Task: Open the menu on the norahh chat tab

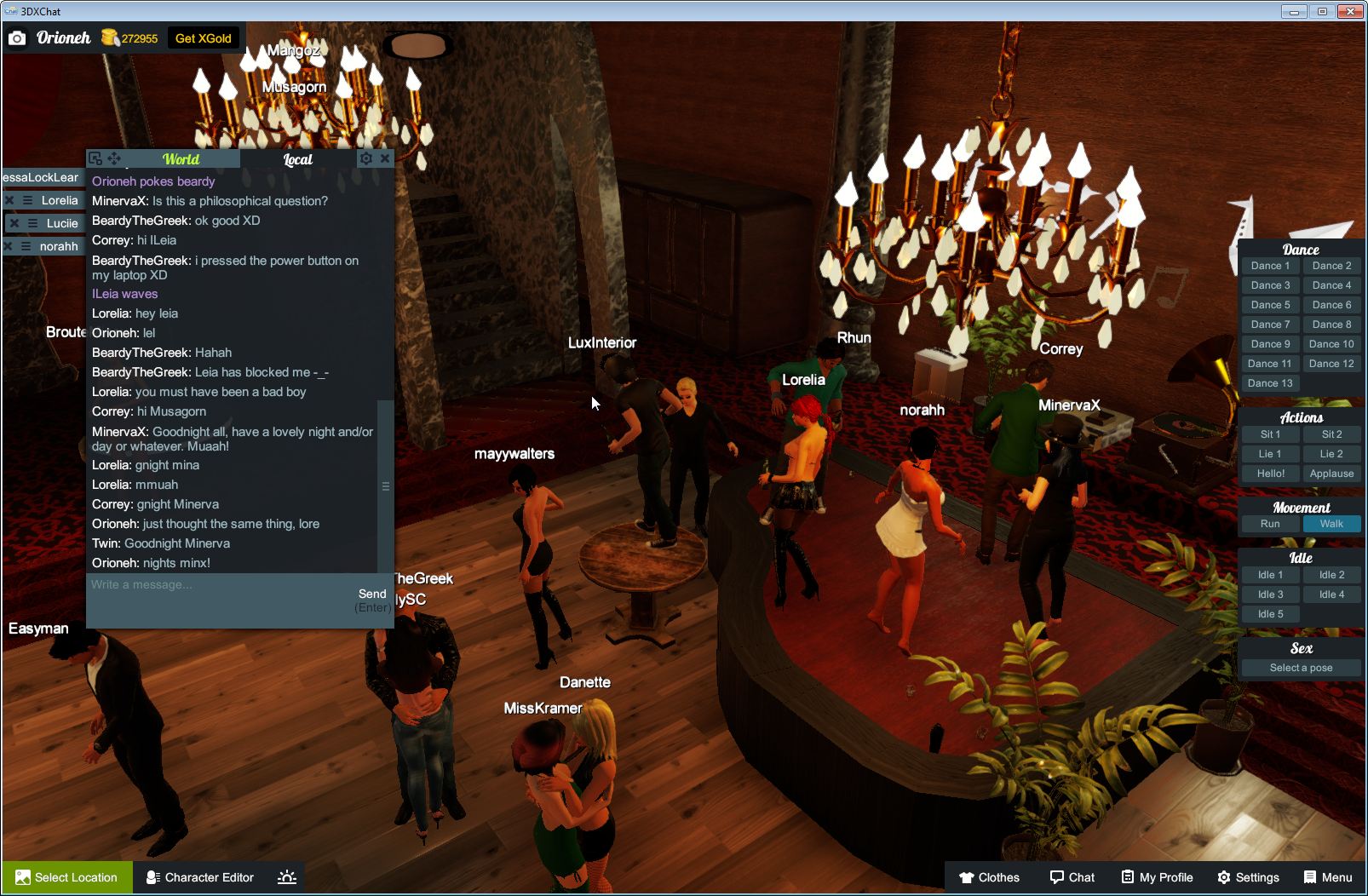Action: (x=26, y=246)
